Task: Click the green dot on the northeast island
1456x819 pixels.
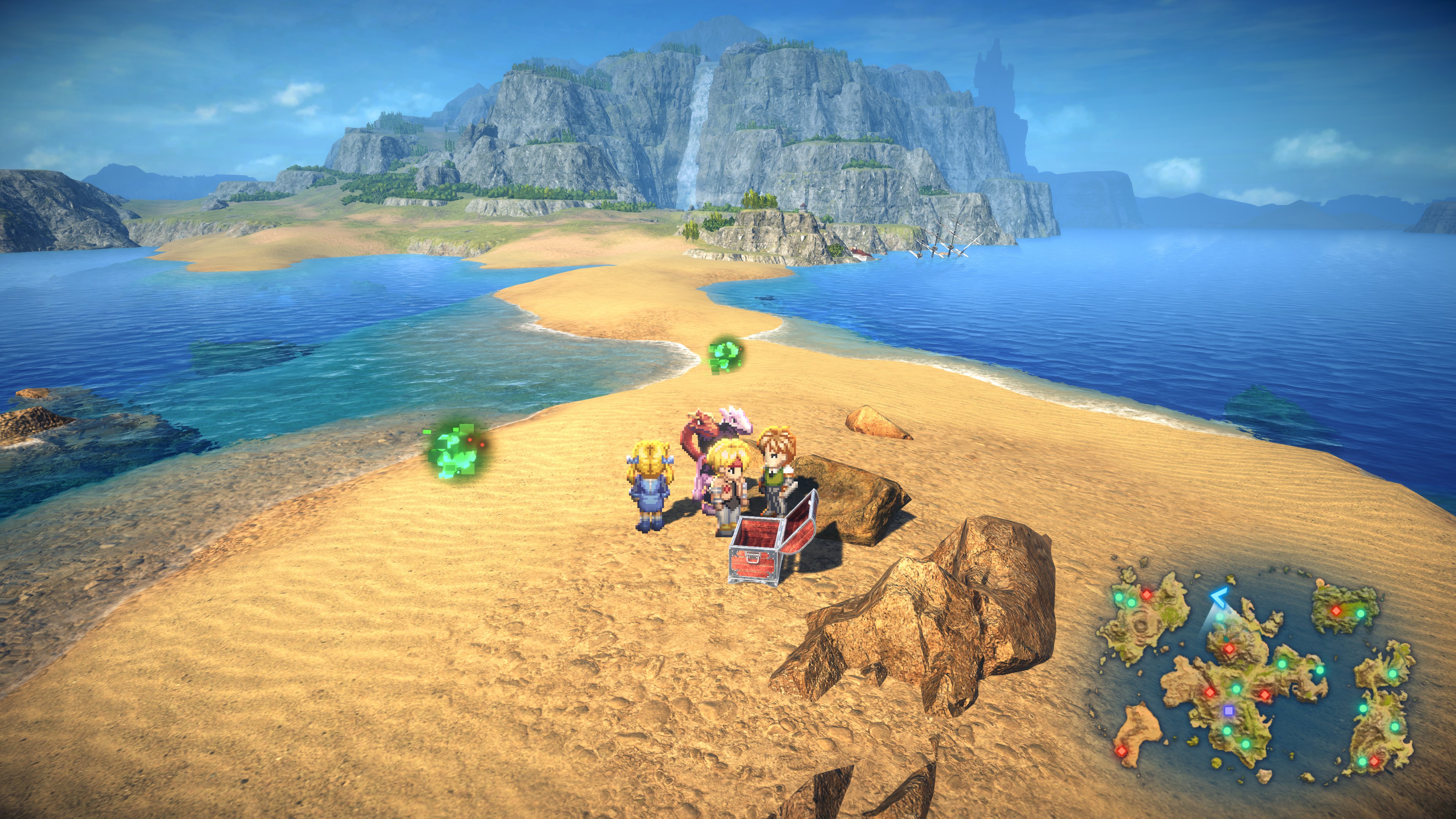Action: pos(1360,613)
